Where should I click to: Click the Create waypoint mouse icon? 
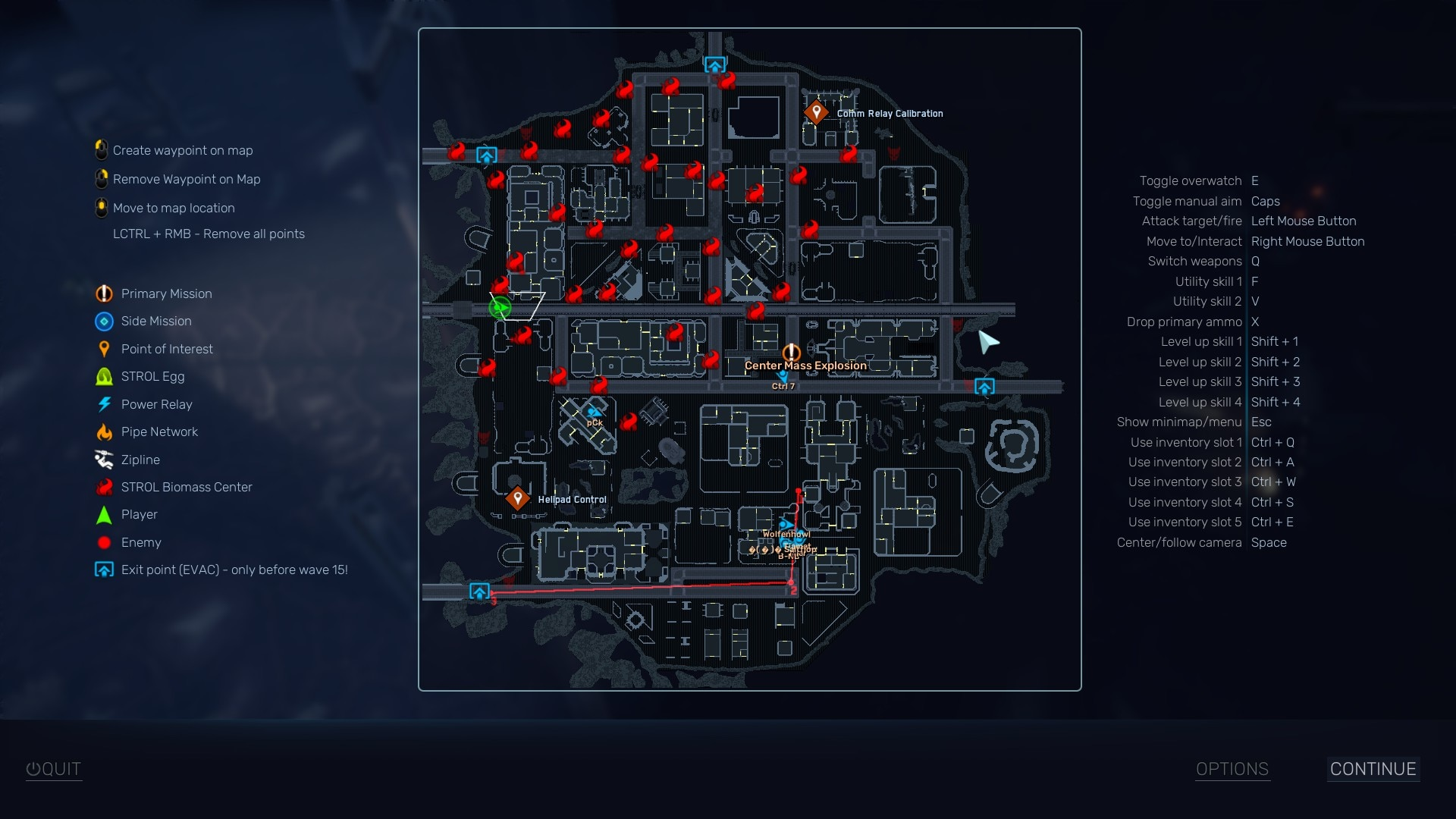[101, 149]
